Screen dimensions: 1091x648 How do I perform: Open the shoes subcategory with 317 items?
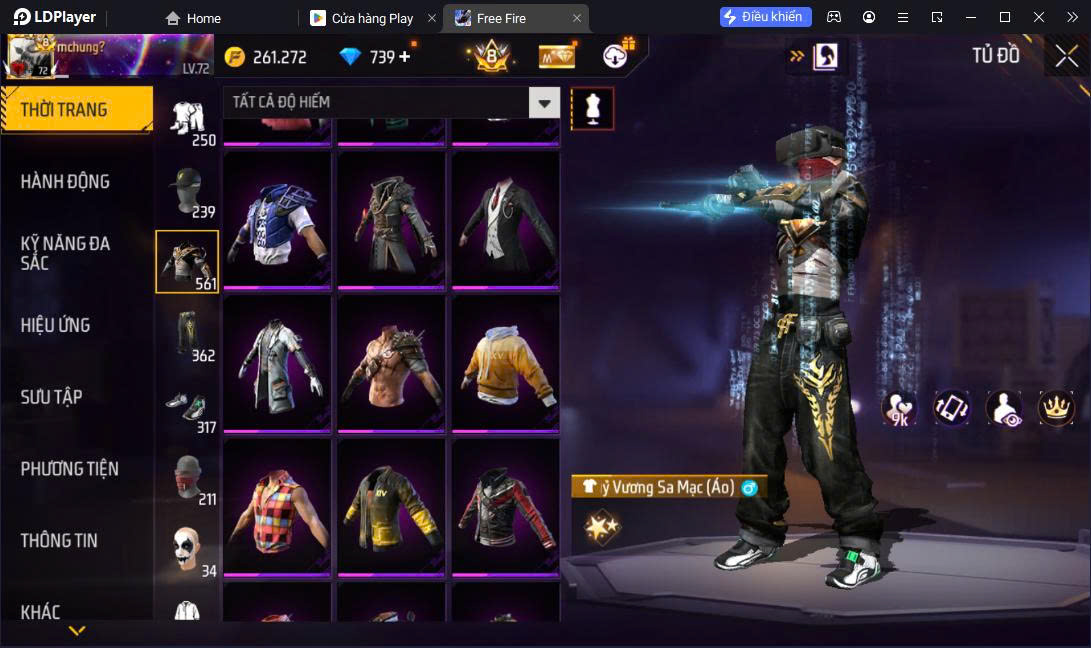pos(187,406)
